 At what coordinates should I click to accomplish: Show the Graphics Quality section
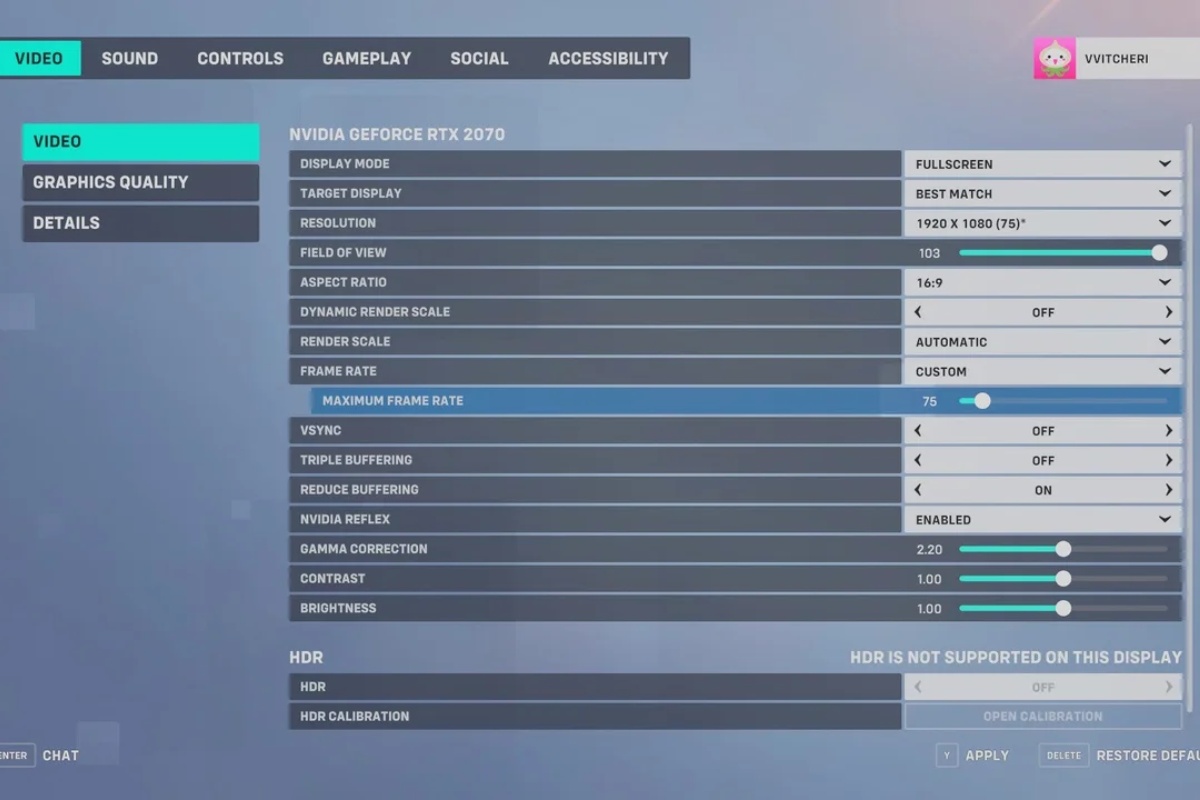140,182
